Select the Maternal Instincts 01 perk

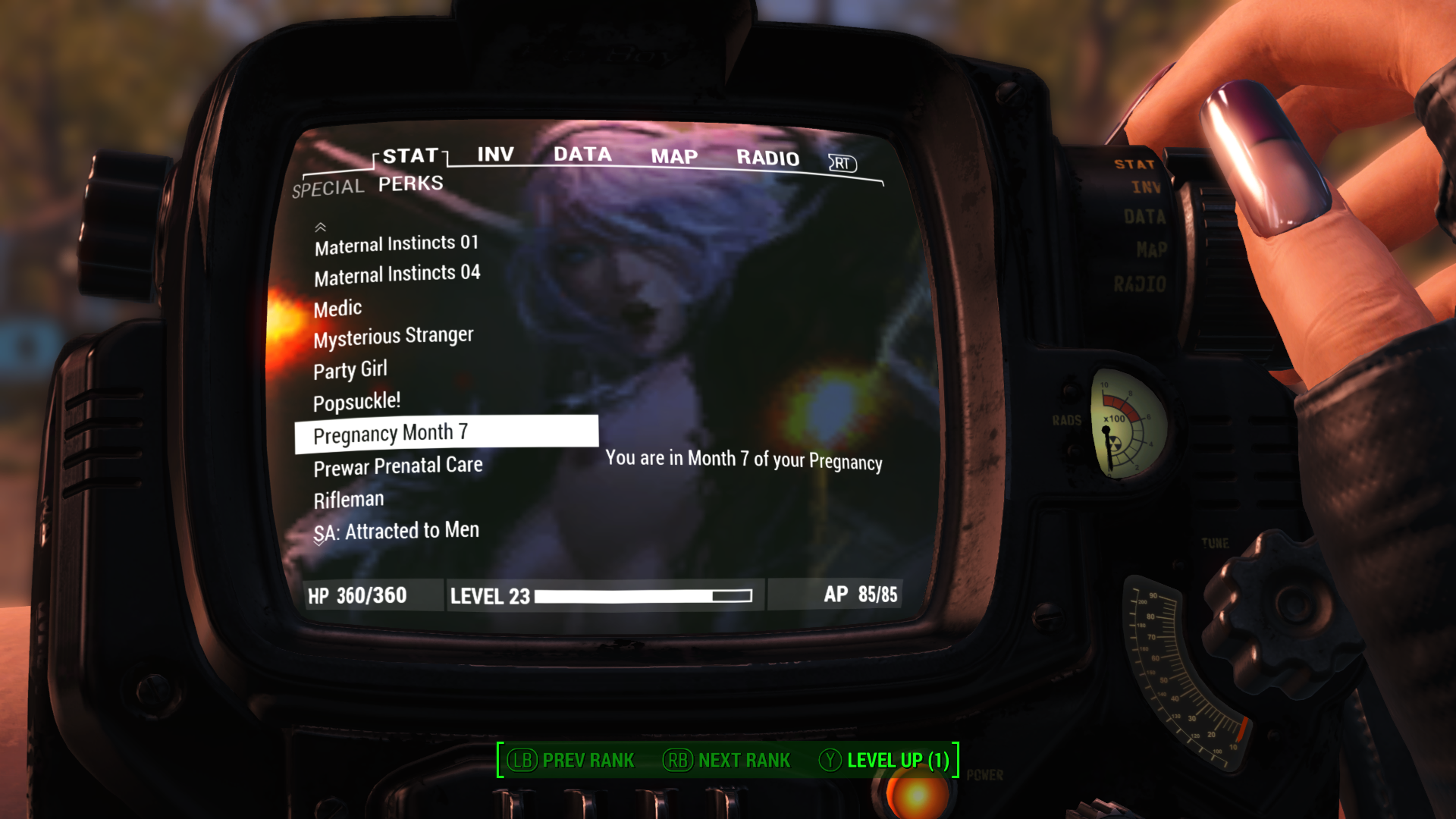coord(397,244)
